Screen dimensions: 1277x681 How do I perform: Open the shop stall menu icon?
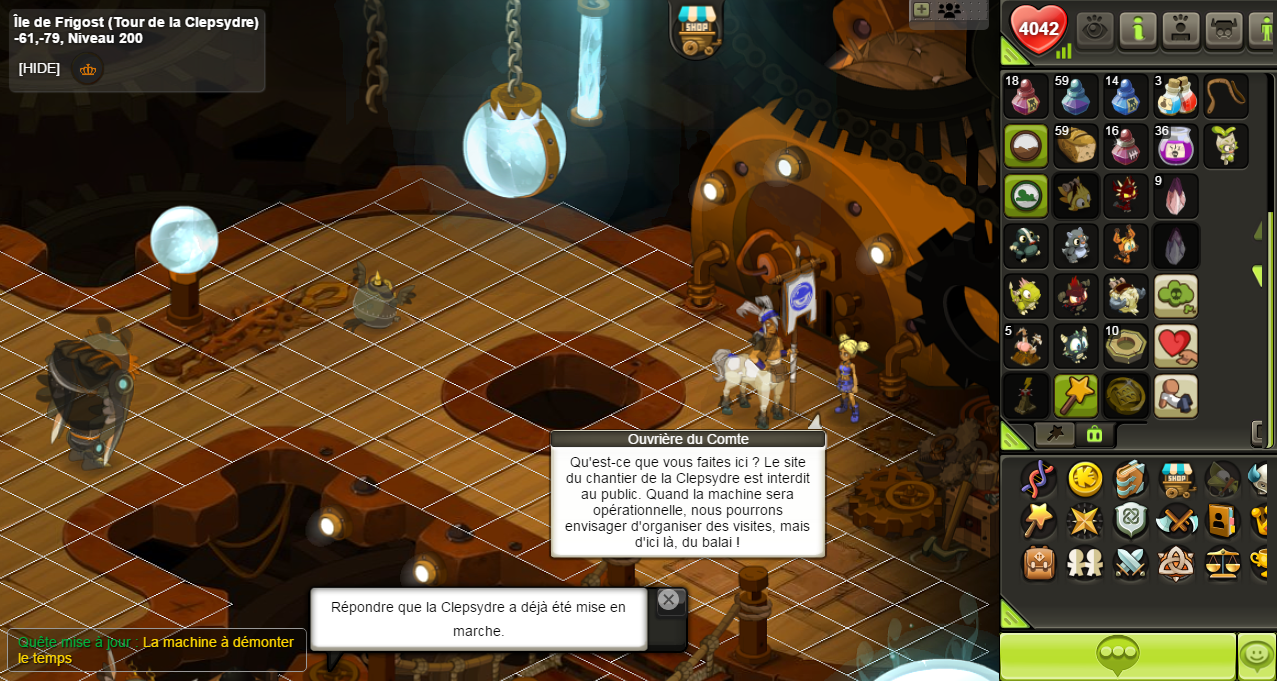[1177, 479]
